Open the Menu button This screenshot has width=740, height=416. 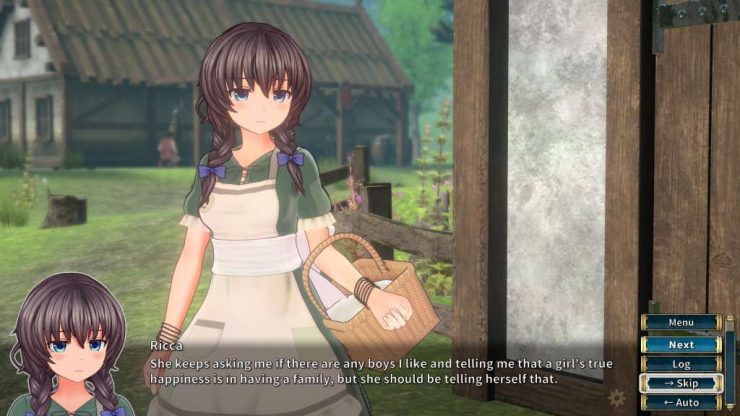click(681, 323)
